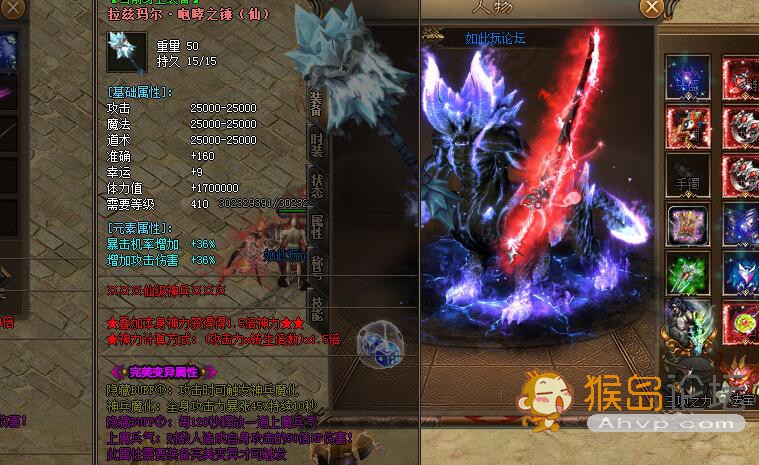Switch to the 技能 skills tab
Screen dimensions: 759x465
click(316, 309)
